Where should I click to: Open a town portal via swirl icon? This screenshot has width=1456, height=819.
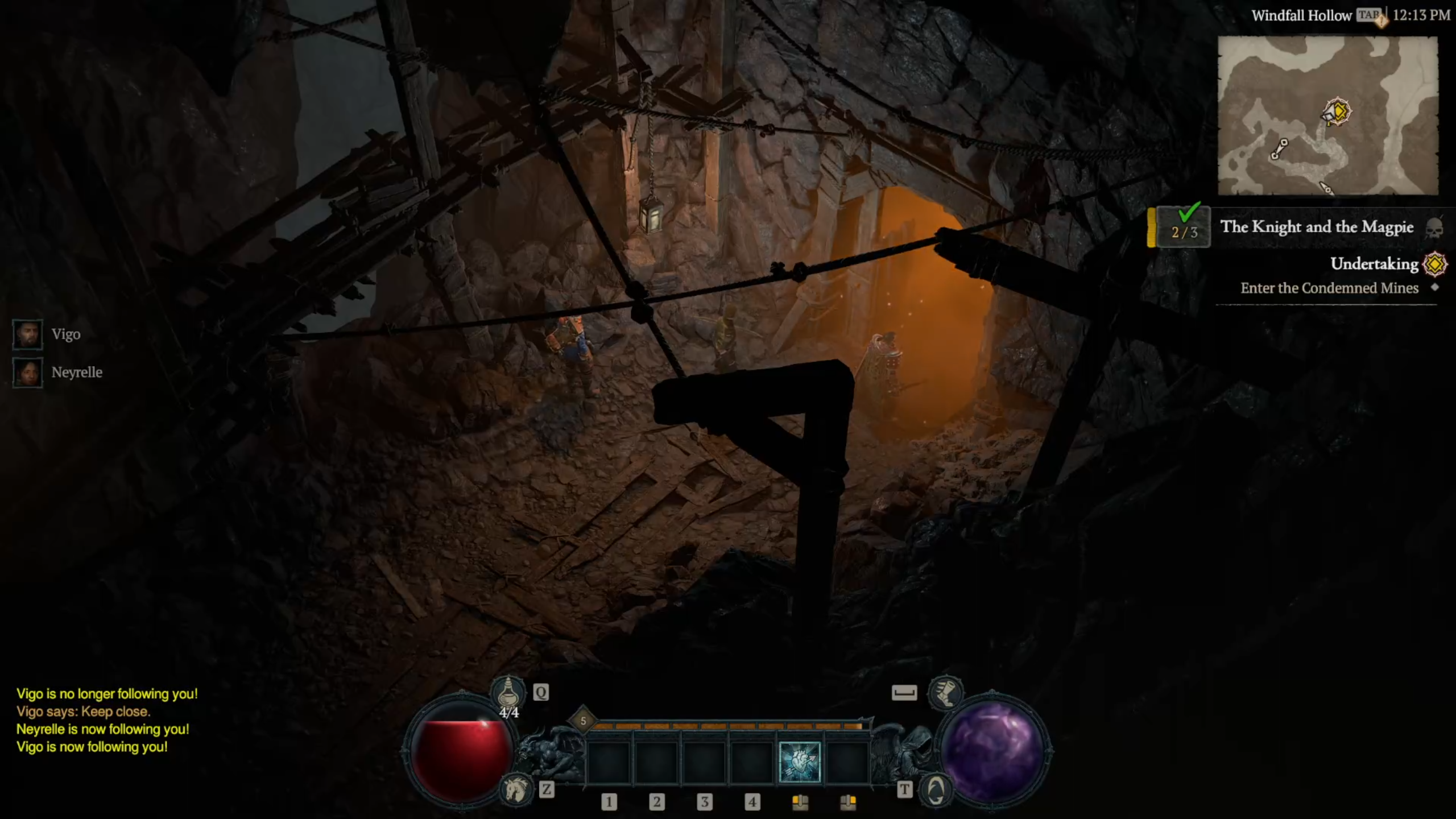click(936, 790)
